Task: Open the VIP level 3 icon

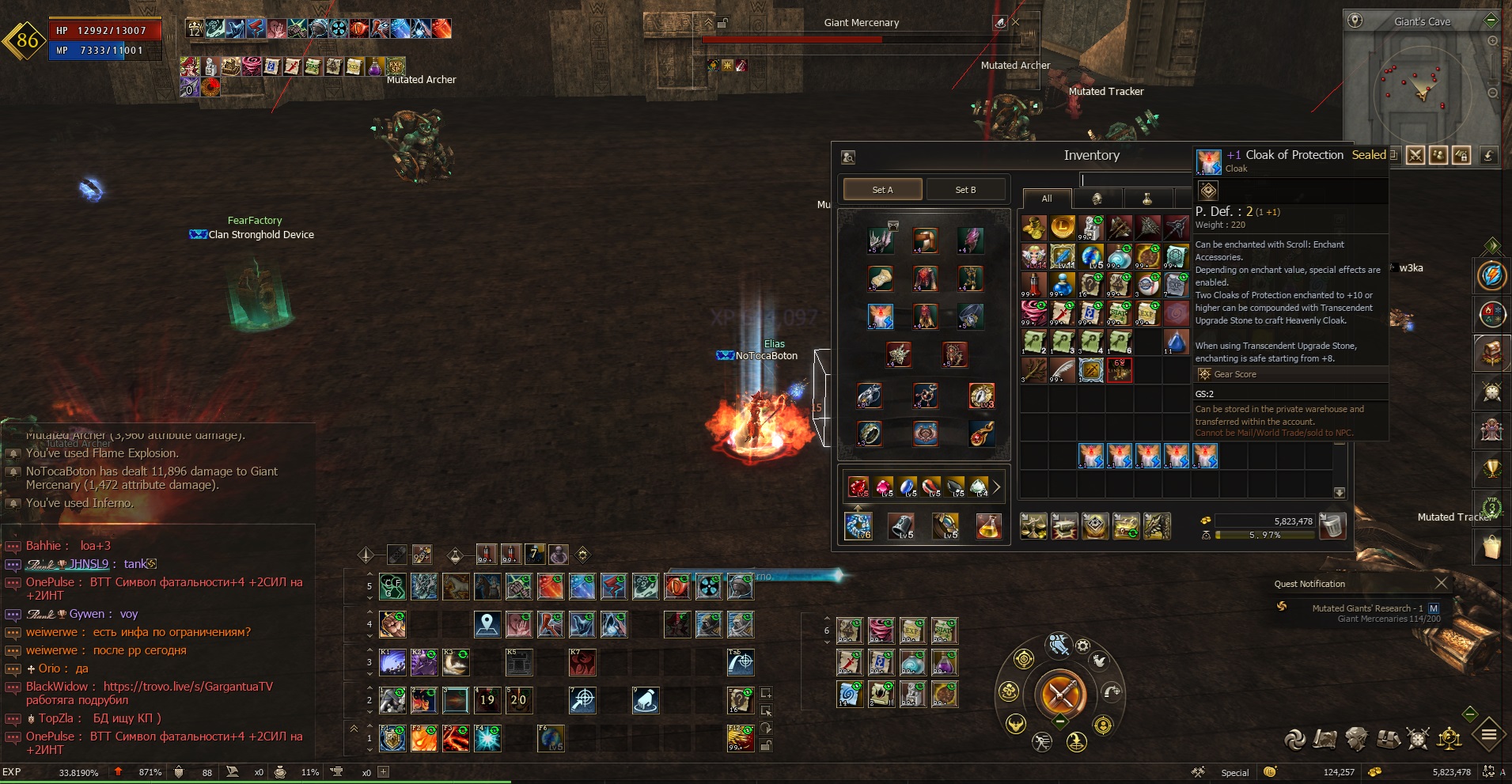Action: click(1491, 507)
